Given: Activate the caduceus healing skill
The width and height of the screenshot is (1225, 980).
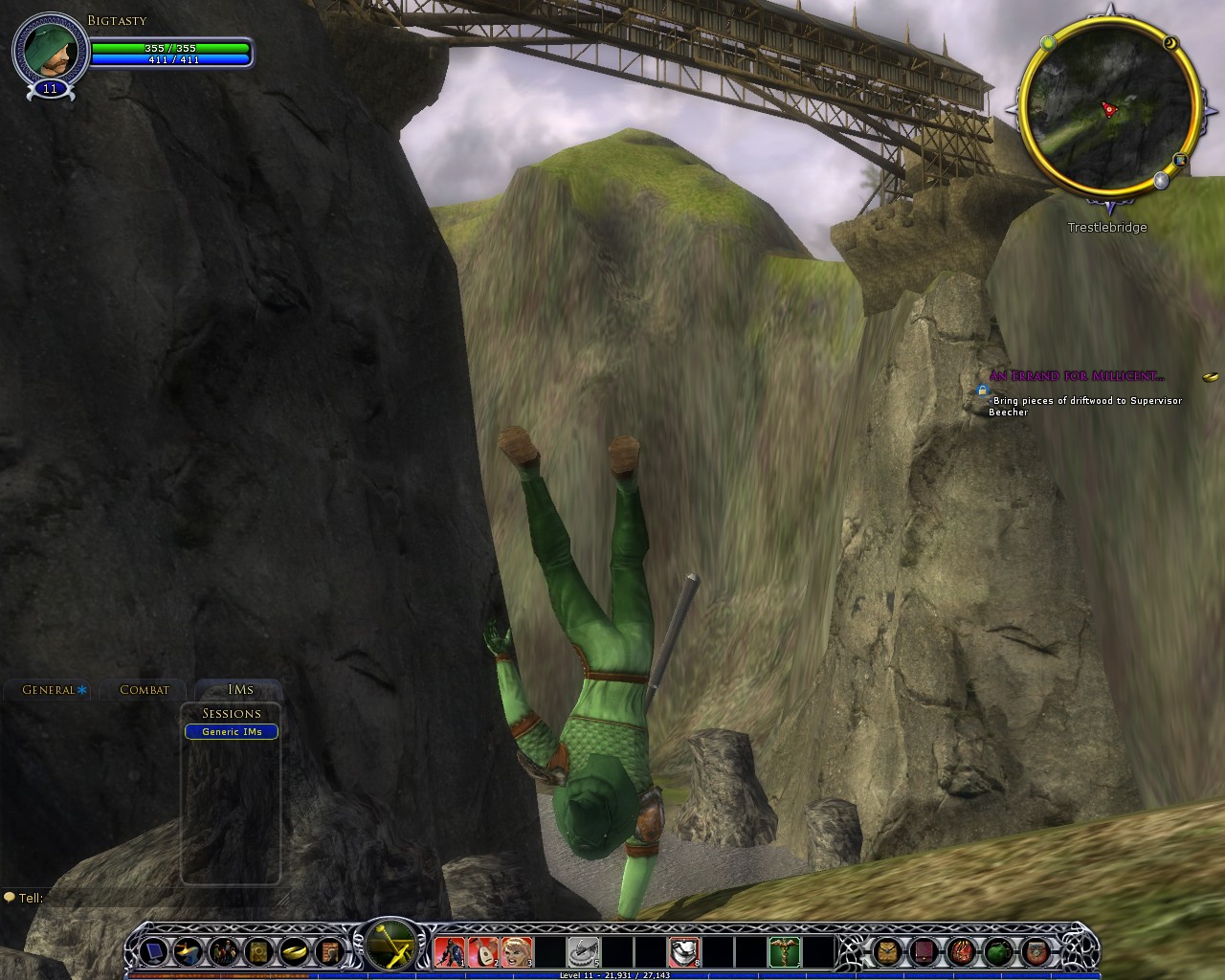Looking at the screenshot, I should 784,951.
